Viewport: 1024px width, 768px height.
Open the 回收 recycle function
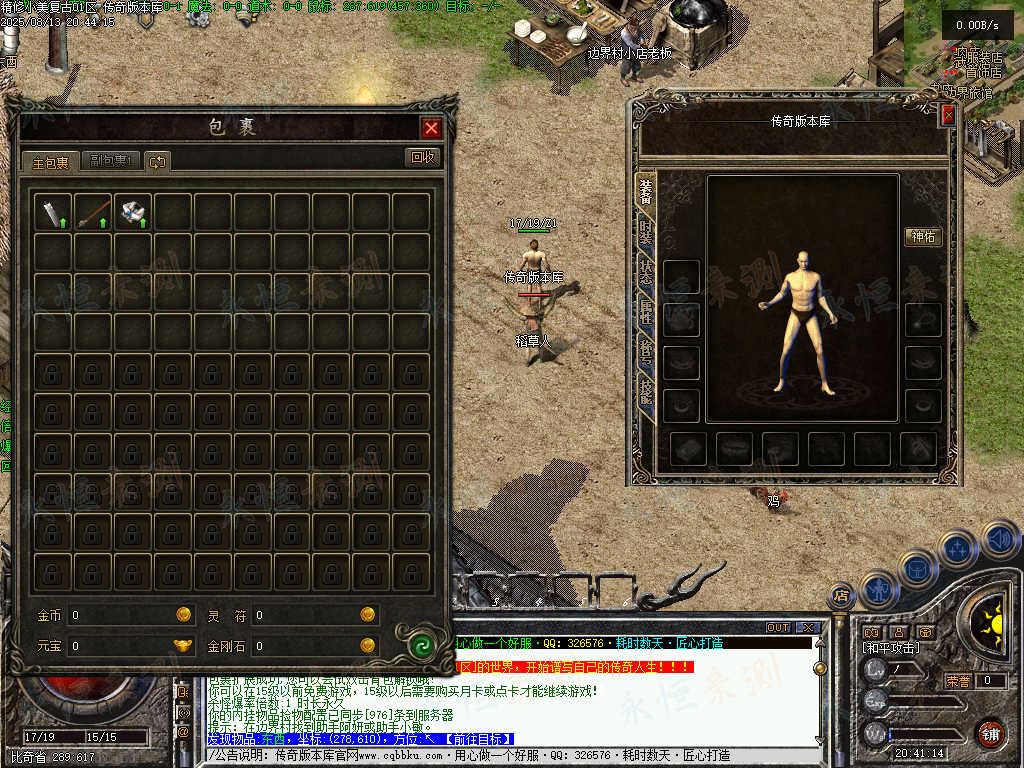tap(422, 157)
